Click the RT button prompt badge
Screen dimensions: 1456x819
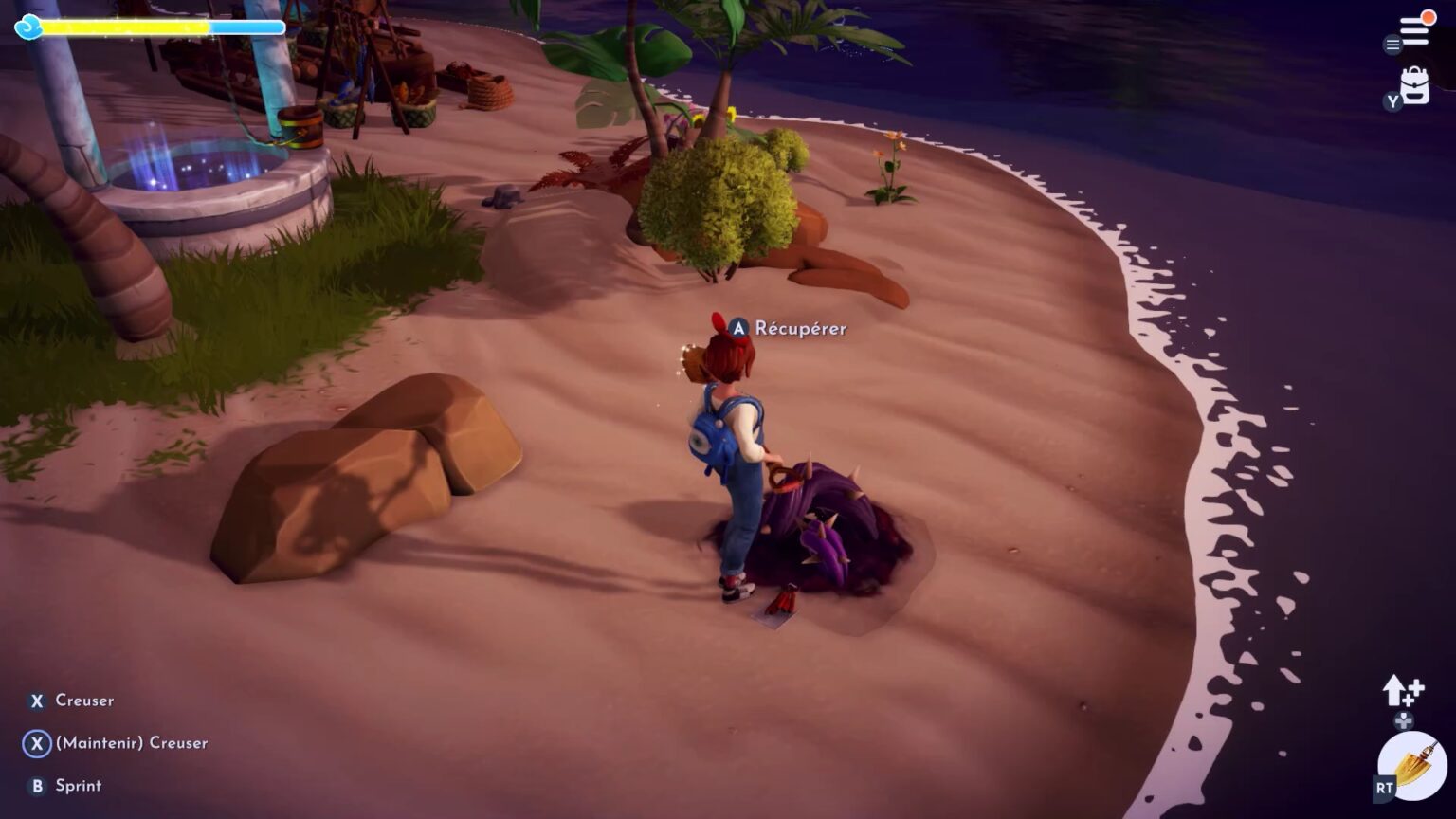pos(1383,786)
